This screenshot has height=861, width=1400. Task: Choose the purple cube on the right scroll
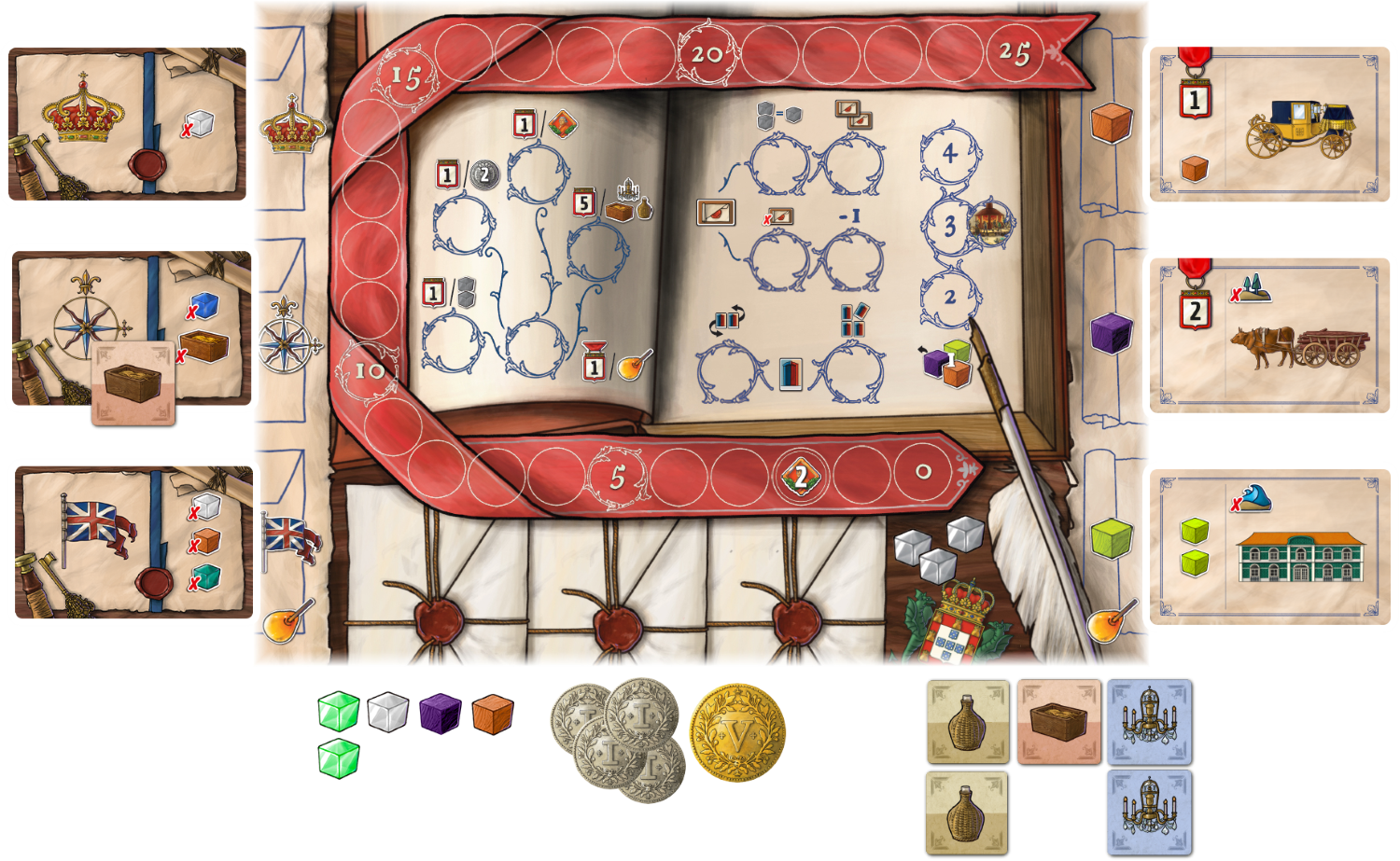(x=1111, y=333)
